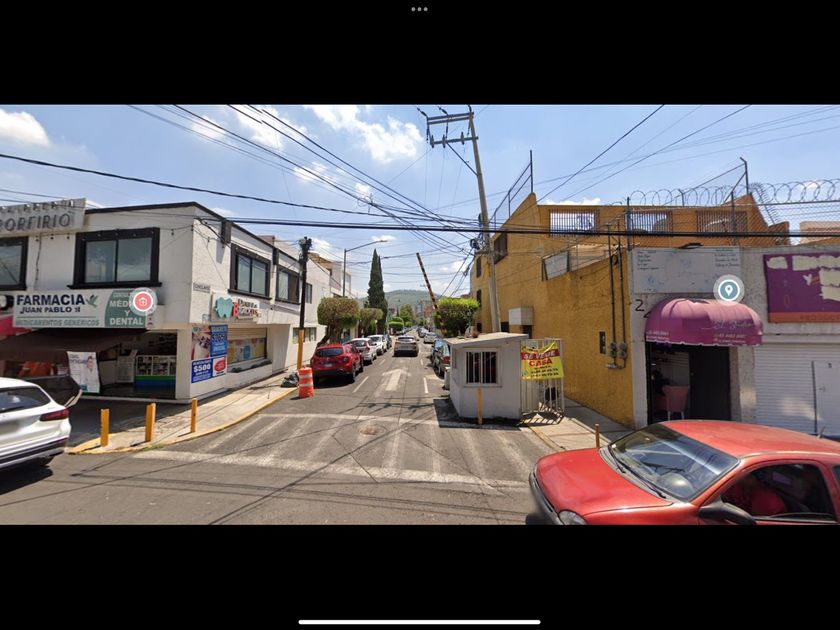This screenshot has width=840, height=630.
Task: Select the blue location pin marker
Action: point(728,290)
